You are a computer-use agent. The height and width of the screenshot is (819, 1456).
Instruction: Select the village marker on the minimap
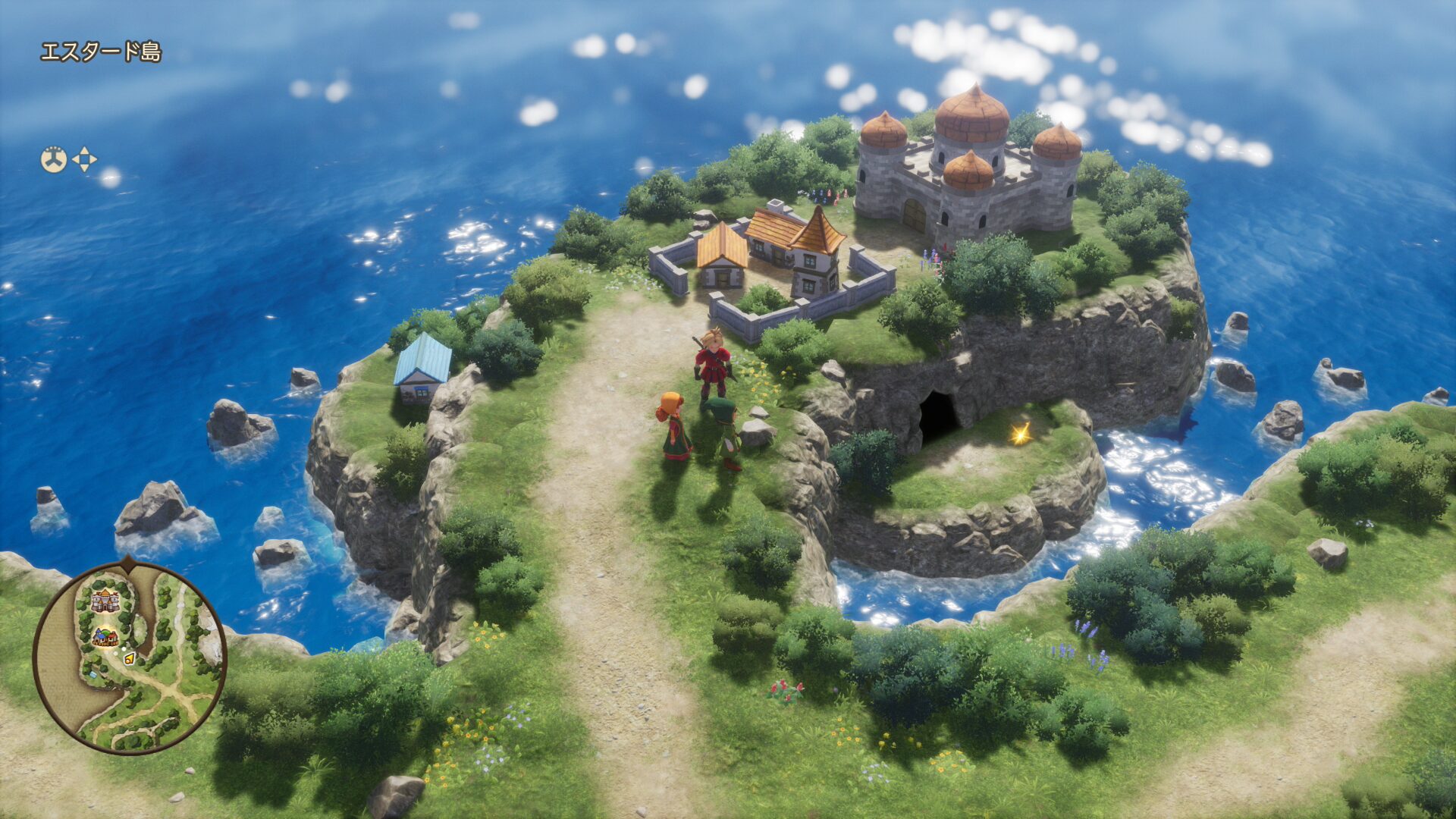105,637
